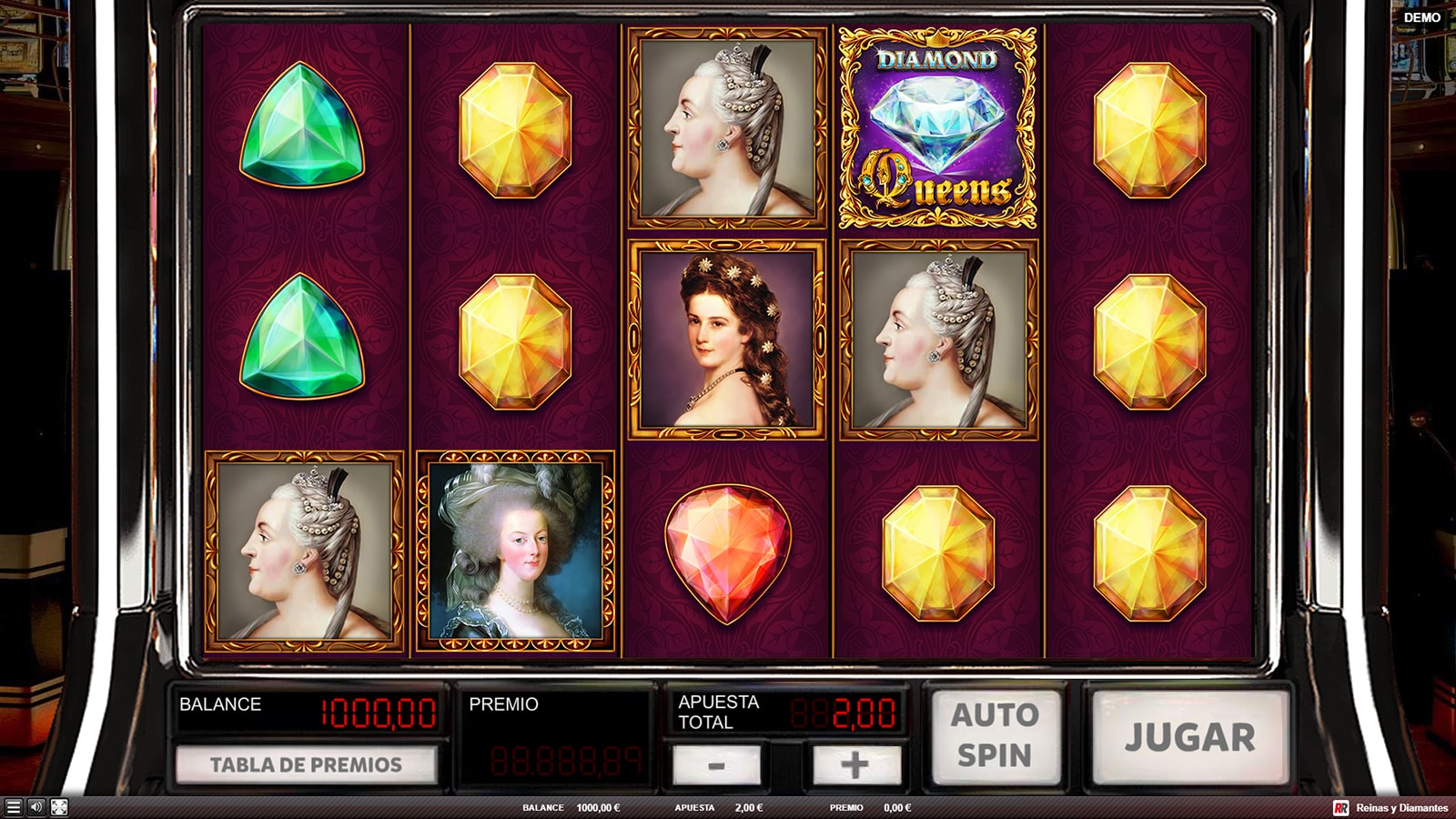Spin the reels with the JUGAR button
The height and width of the screenshot is (819, 1456).
point(1189,737)
